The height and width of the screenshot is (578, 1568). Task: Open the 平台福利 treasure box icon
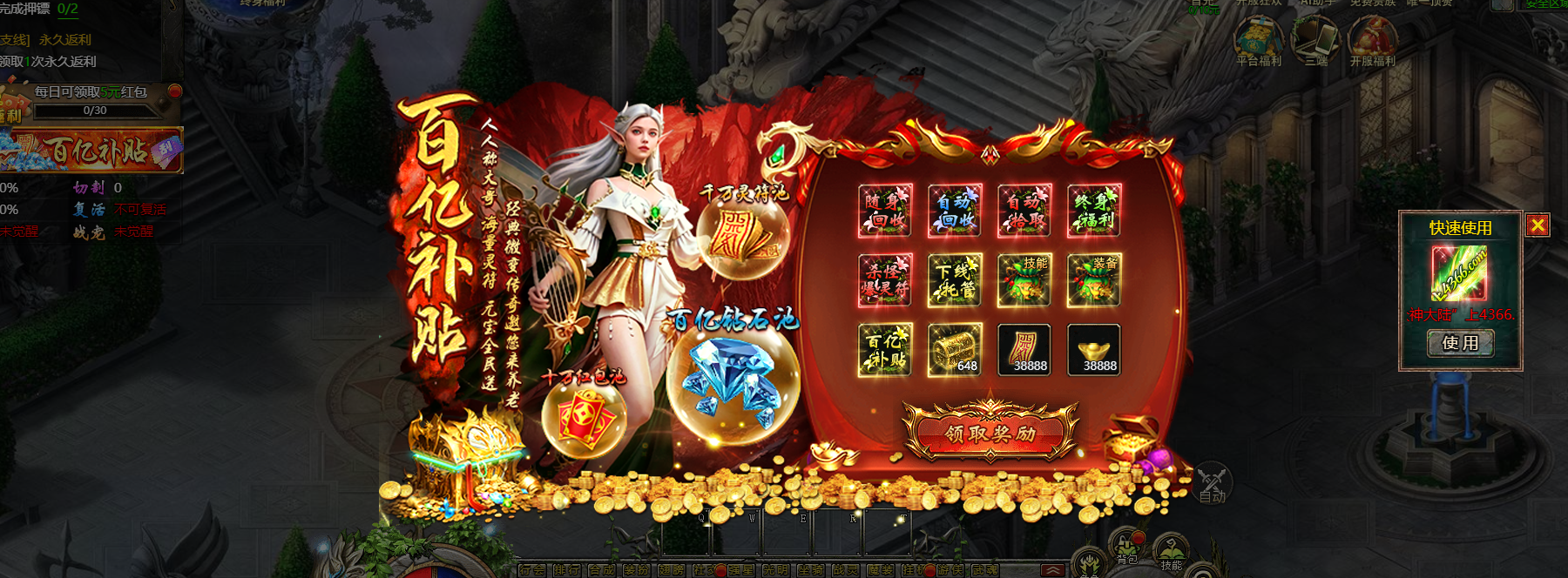pyautogui.click(x=1259, y=40)
